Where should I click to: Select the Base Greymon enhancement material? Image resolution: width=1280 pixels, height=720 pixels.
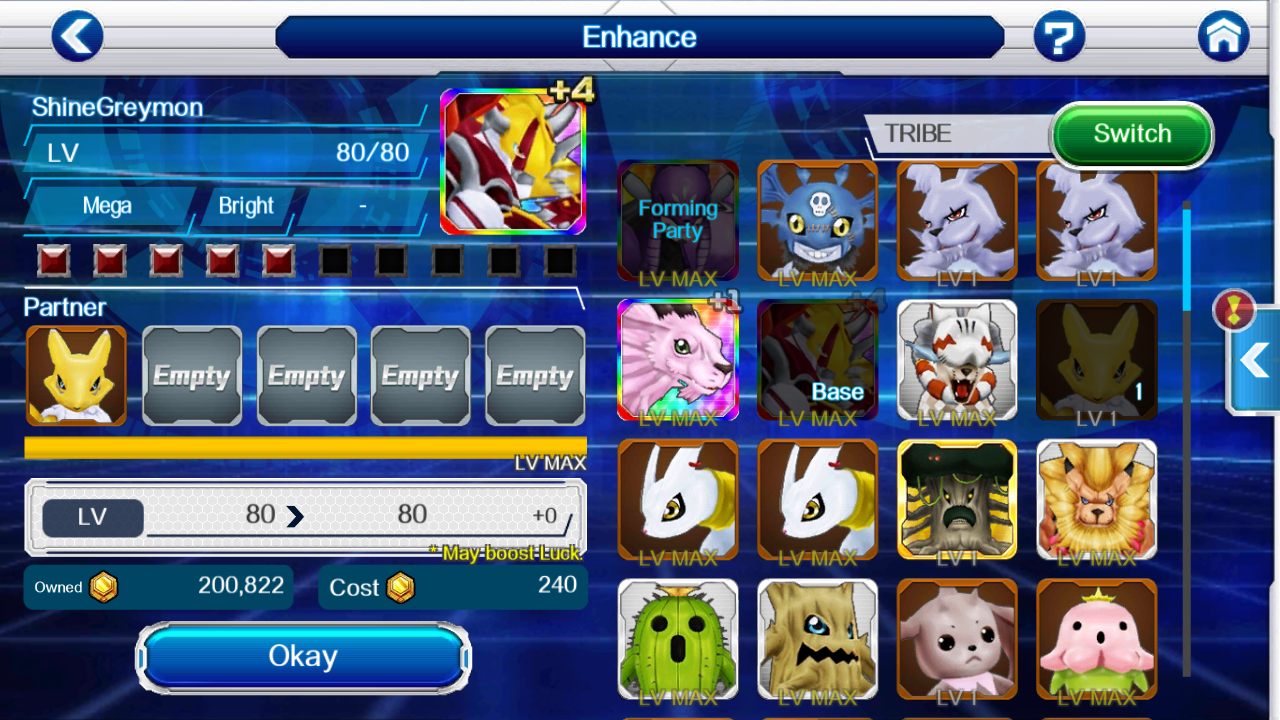[x=817, y=360]
